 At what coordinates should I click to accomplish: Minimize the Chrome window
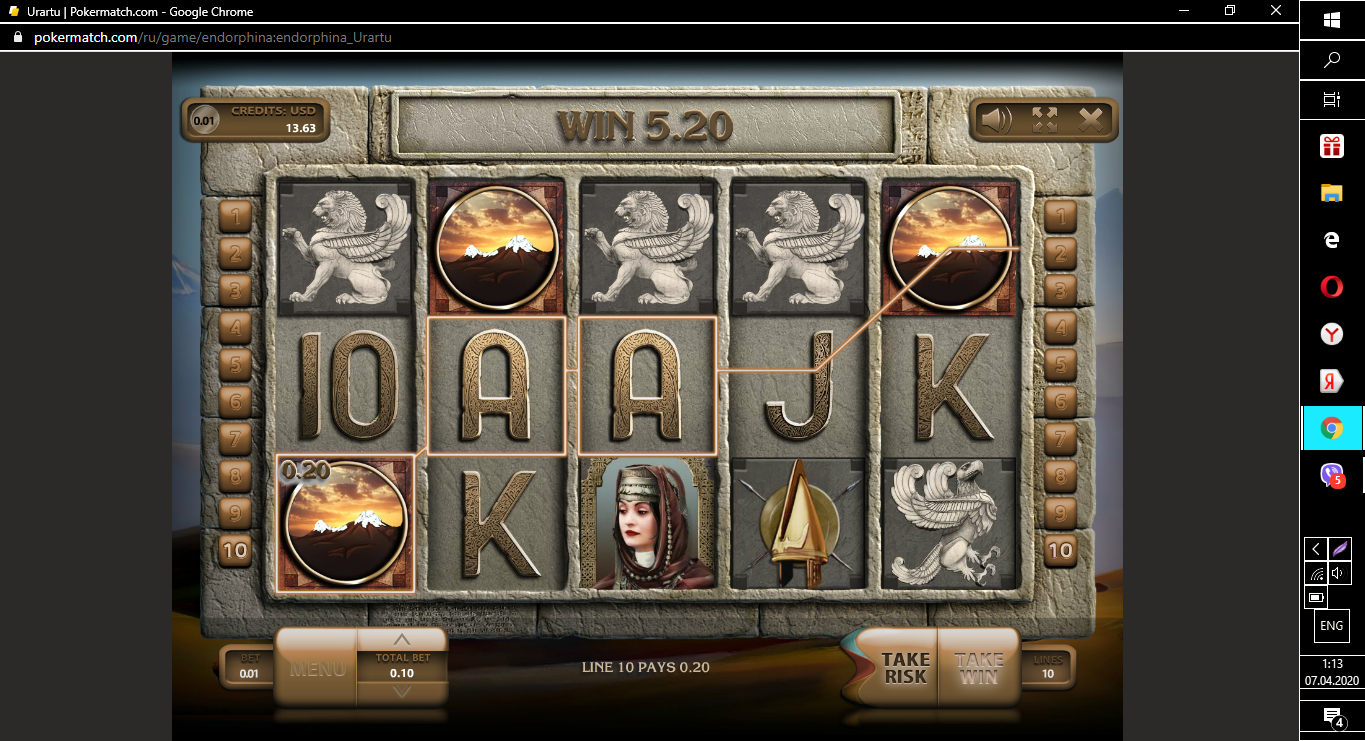[x=1184, y=11]
